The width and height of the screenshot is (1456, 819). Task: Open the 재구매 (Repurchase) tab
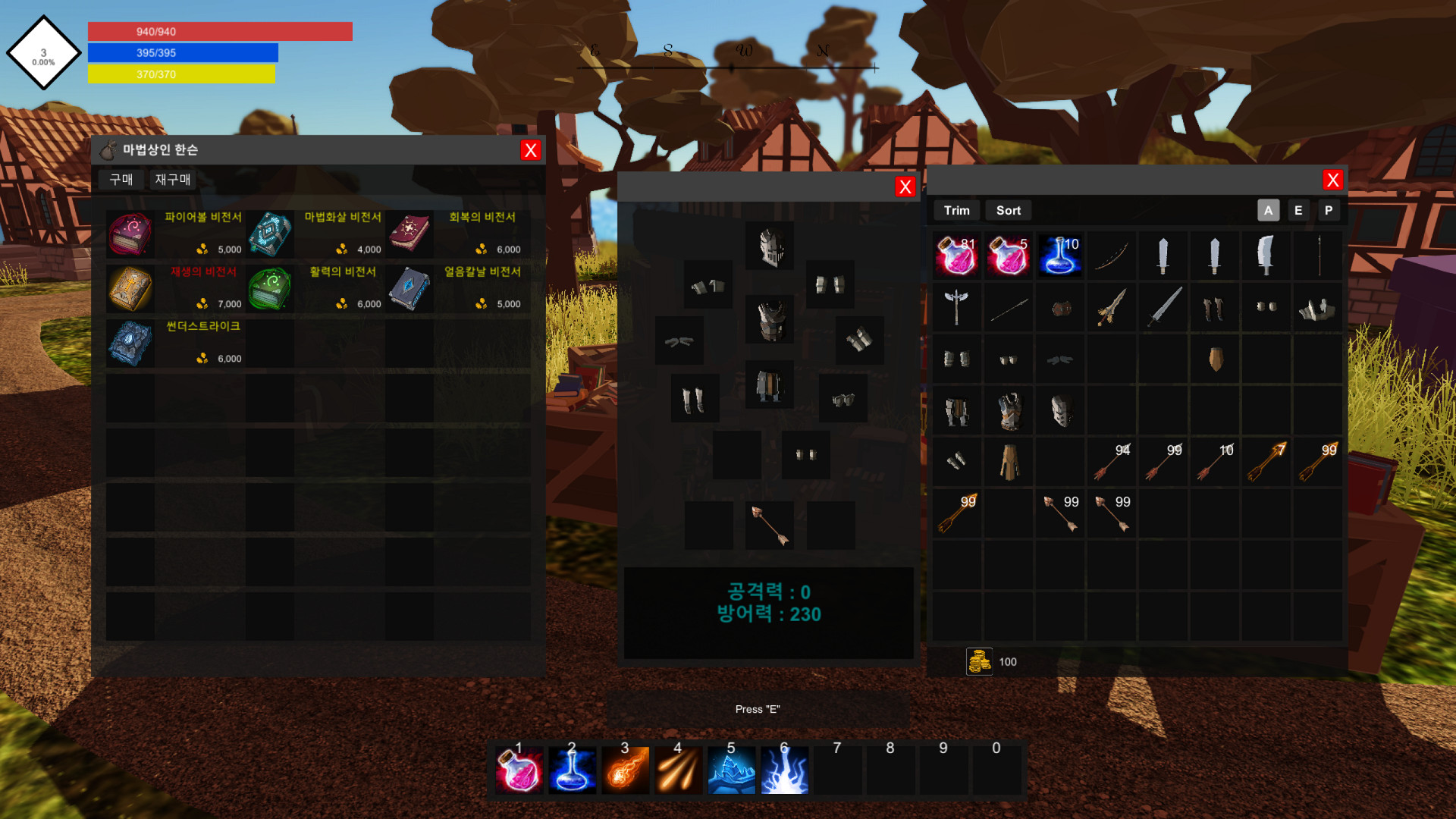coord(172,180)
